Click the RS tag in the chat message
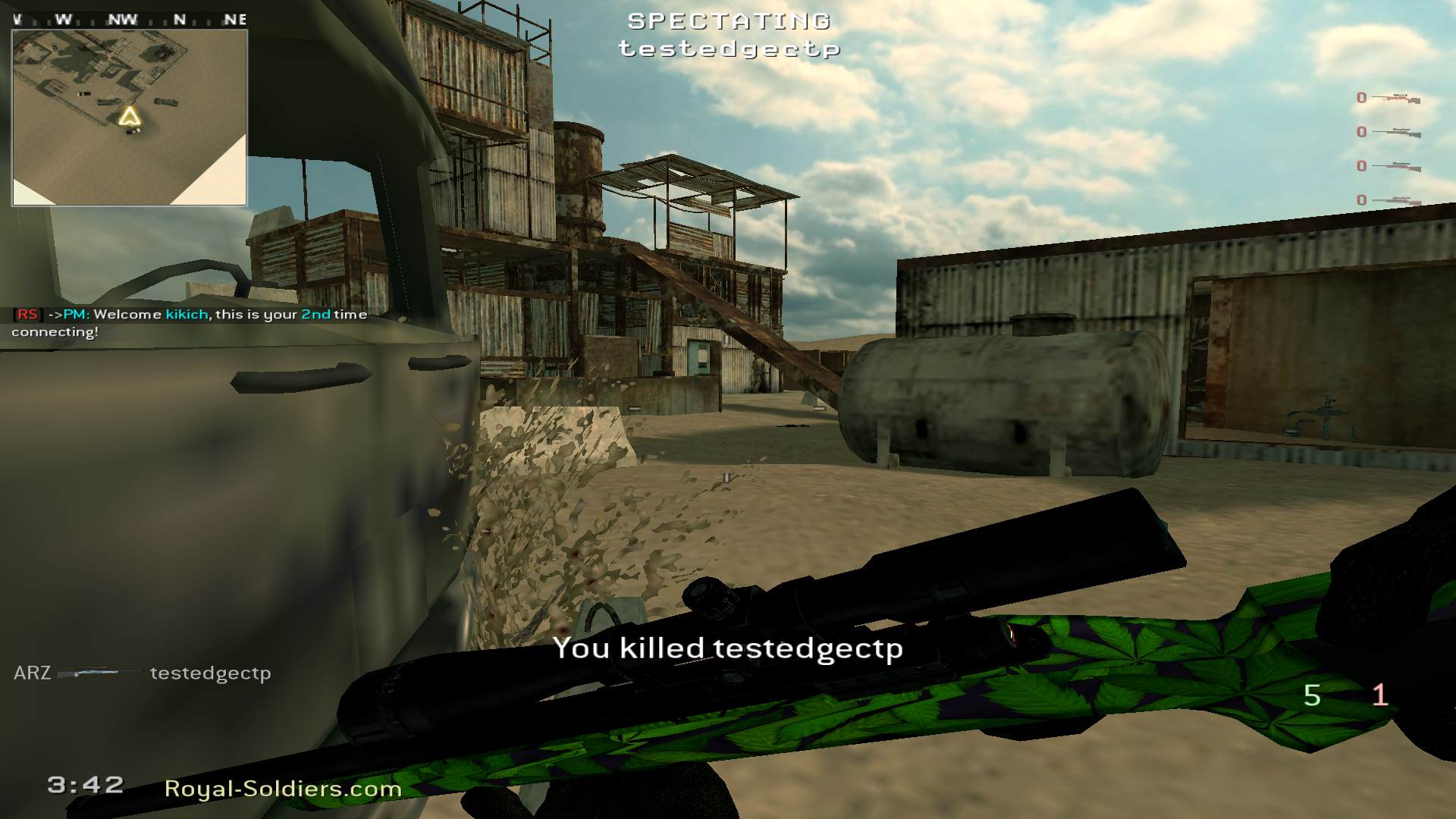The height and width of the screenshot is (819, 1456). pyautogui.click(x=27, y=313)
